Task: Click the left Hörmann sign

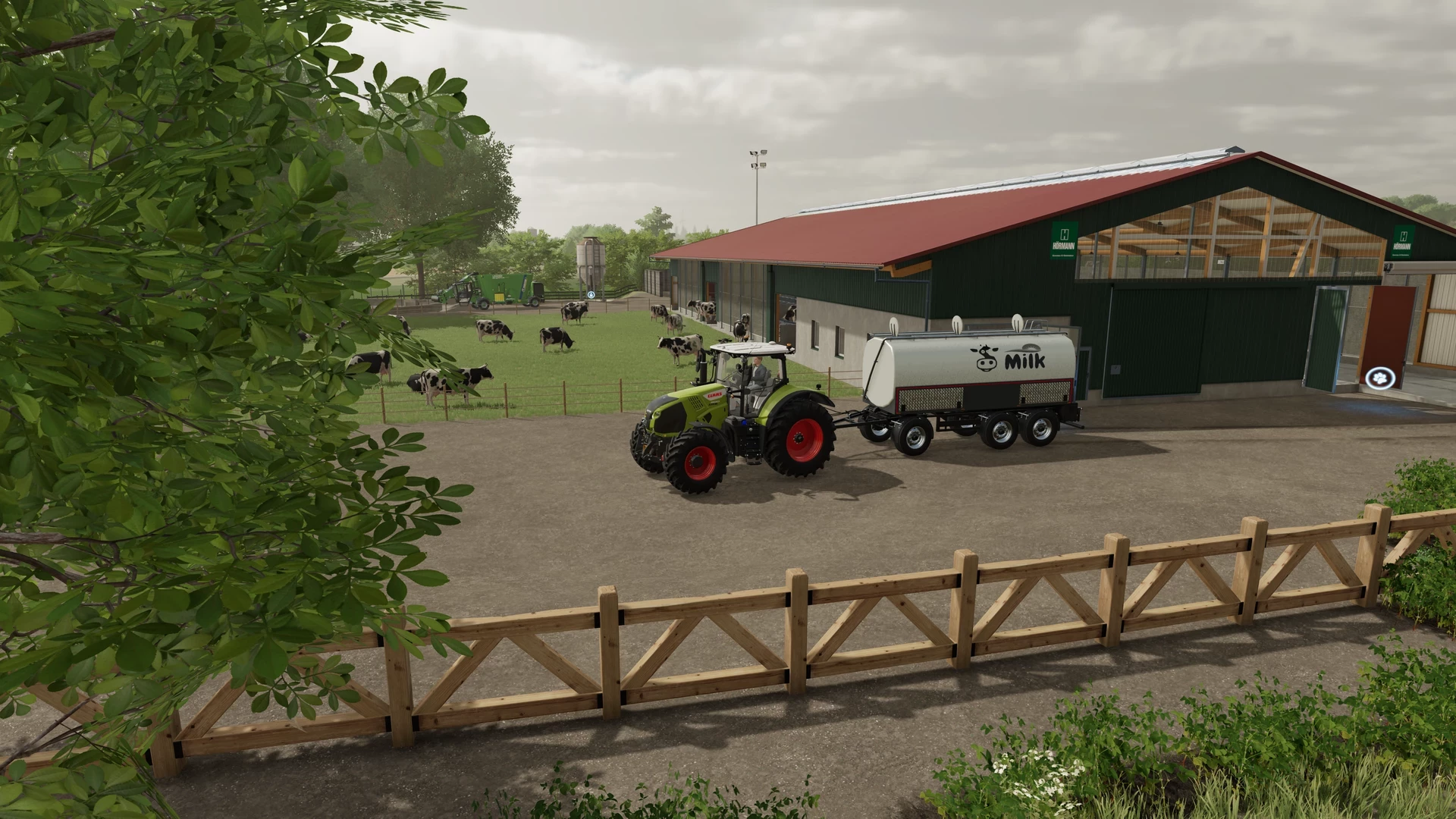Action: point(1063,239)
